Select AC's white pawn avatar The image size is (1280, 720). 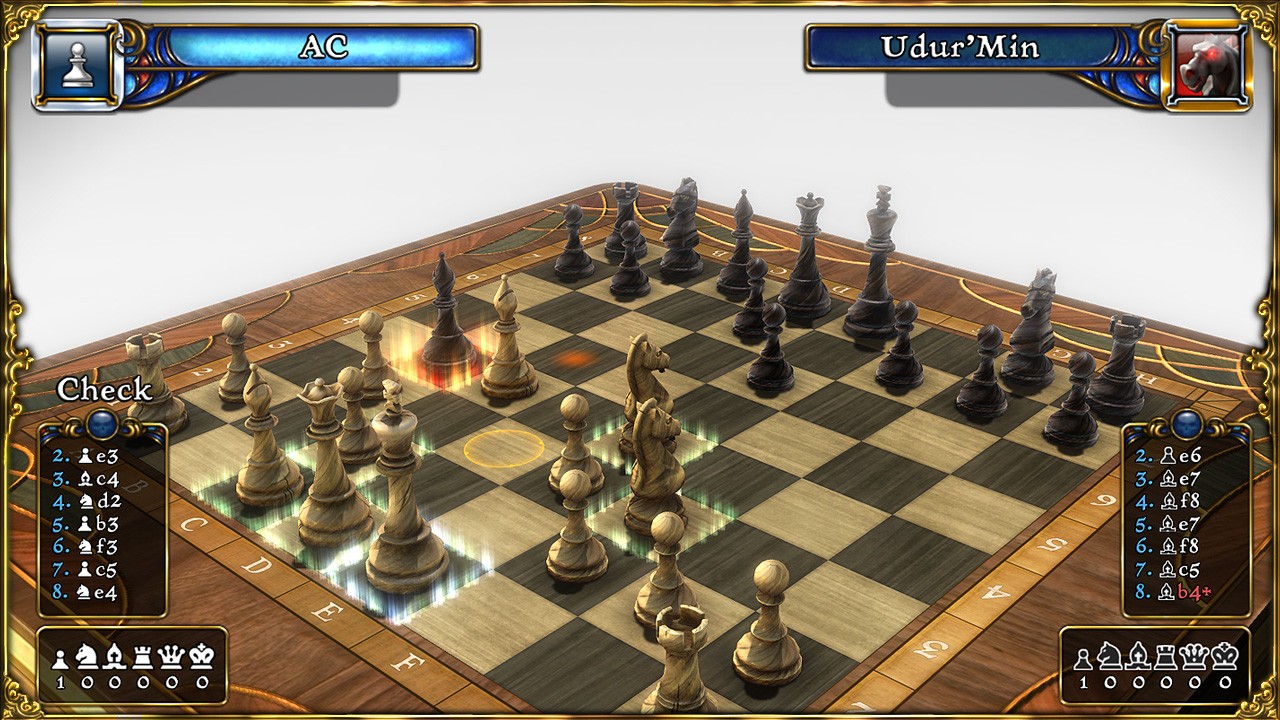point(77,66)
